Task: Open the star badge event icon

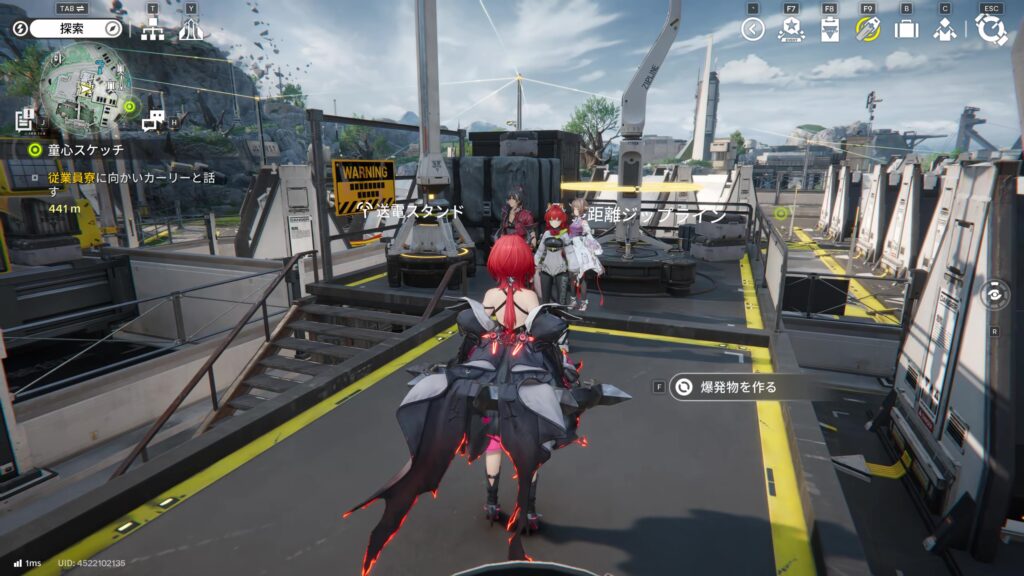Action: point(791,30)
